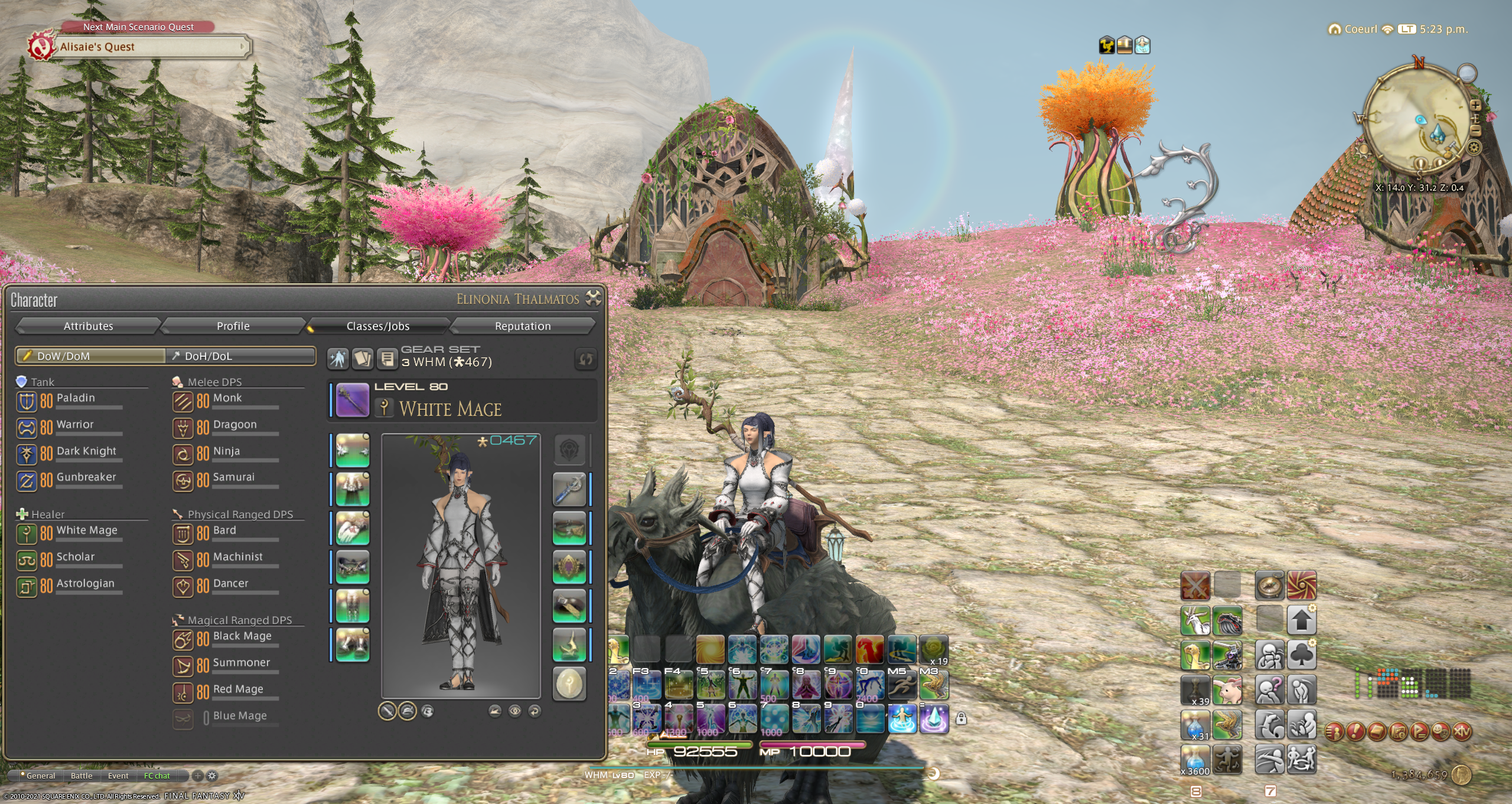Show the Reputation tab
The width and height of the screenshot is (1512, 804).
pyautogui.click(x=522, y=326)
